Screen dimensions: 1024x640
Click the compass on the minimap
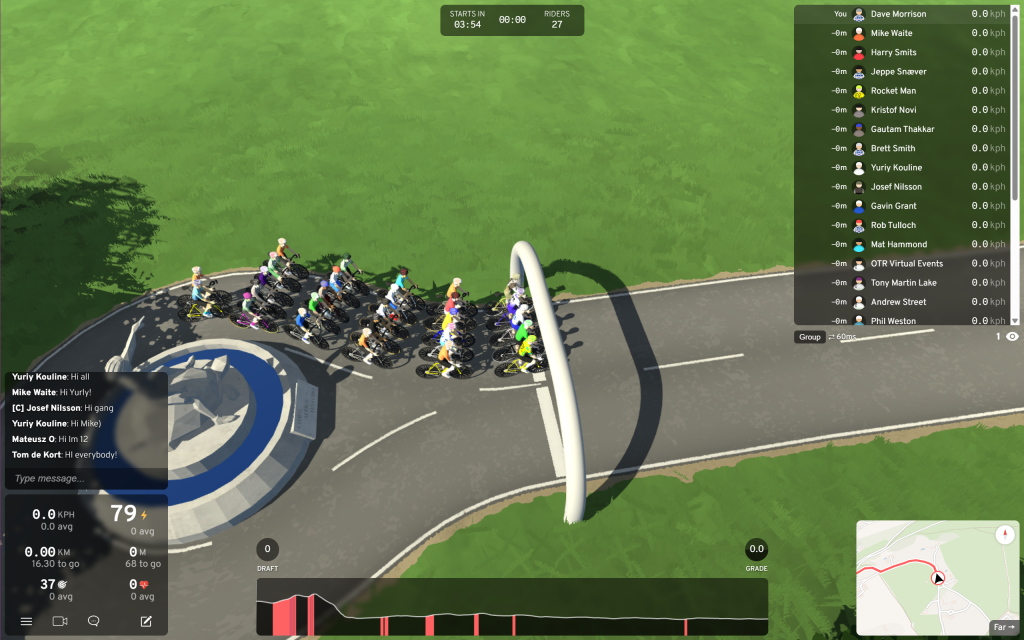(x=1004, y=535)
